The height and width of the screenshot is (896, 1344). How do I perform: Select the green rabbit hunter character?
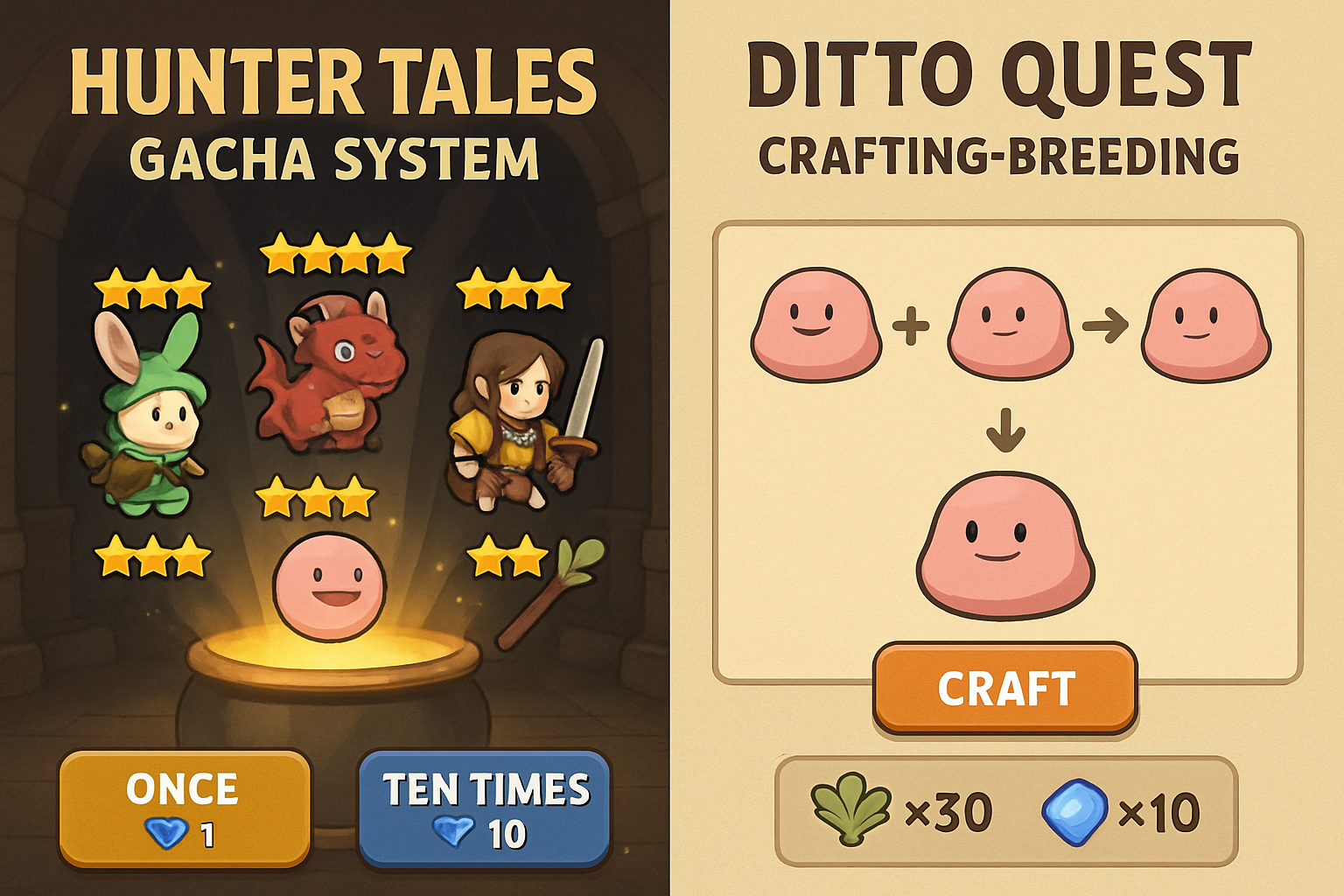point(153,411)
